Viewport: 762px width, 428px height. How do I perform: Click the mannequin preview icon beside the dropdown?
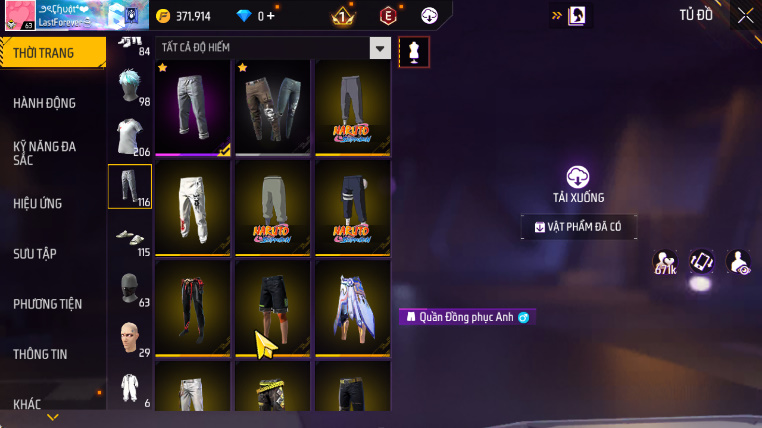coord(414,52)
